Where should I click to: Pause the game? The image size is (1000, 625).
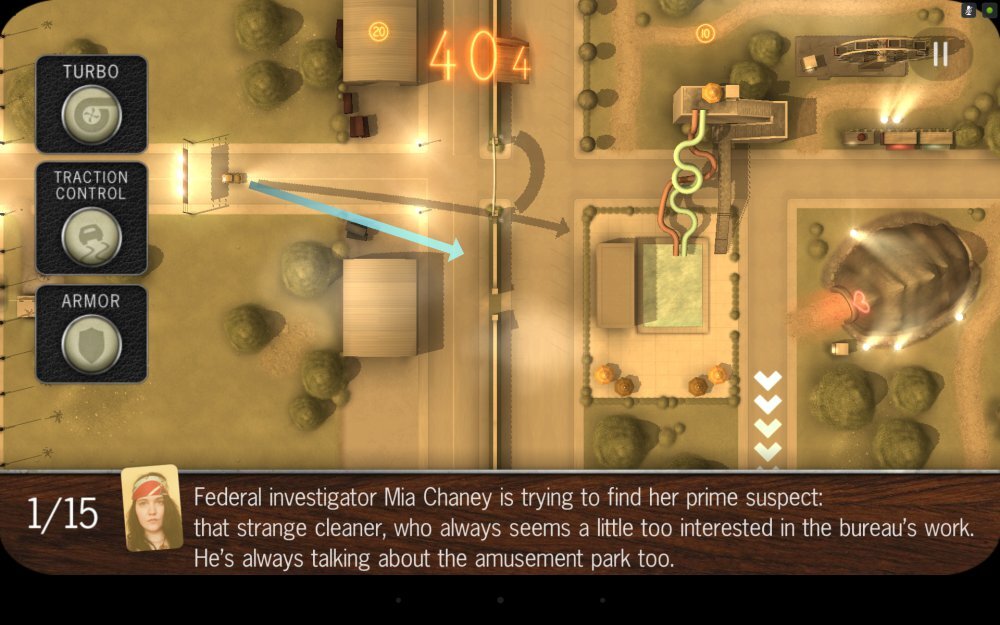coord(940,54)
